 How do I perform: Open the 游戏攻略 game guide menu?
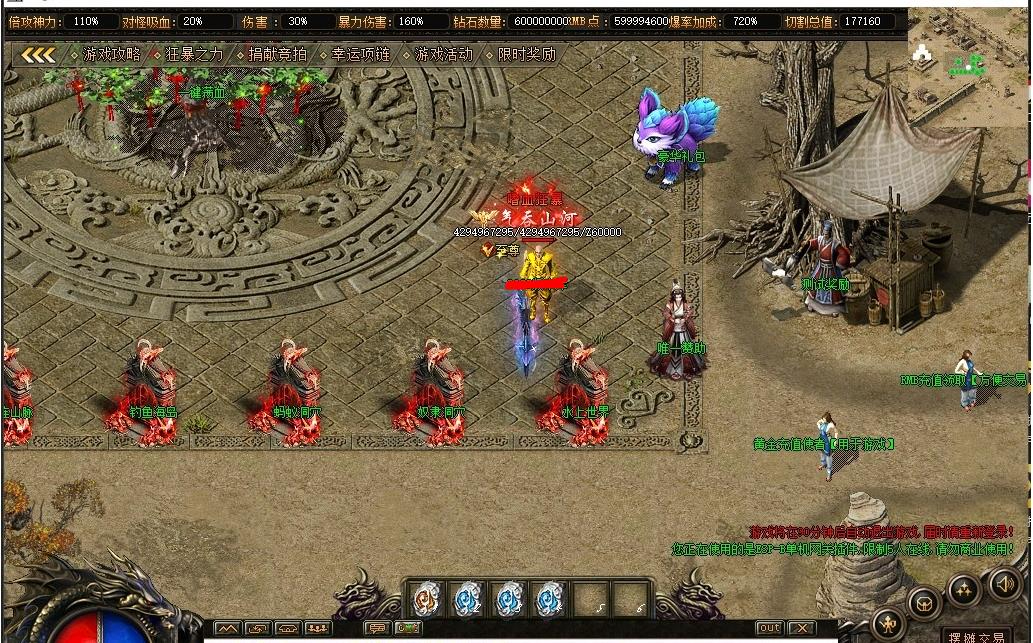pos(111,55)
